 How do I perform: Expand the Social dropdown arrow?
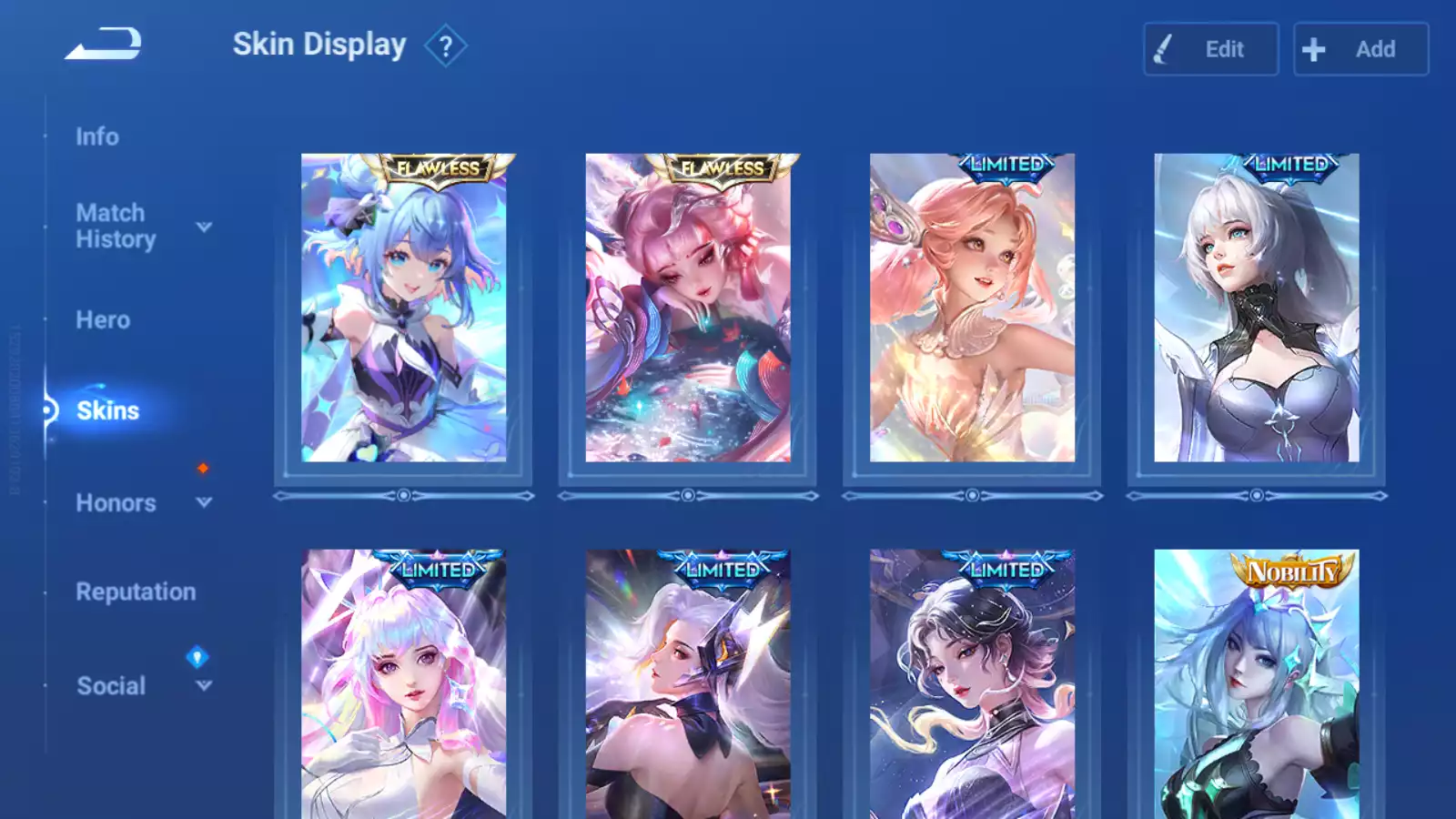click(x=204, y=685)
